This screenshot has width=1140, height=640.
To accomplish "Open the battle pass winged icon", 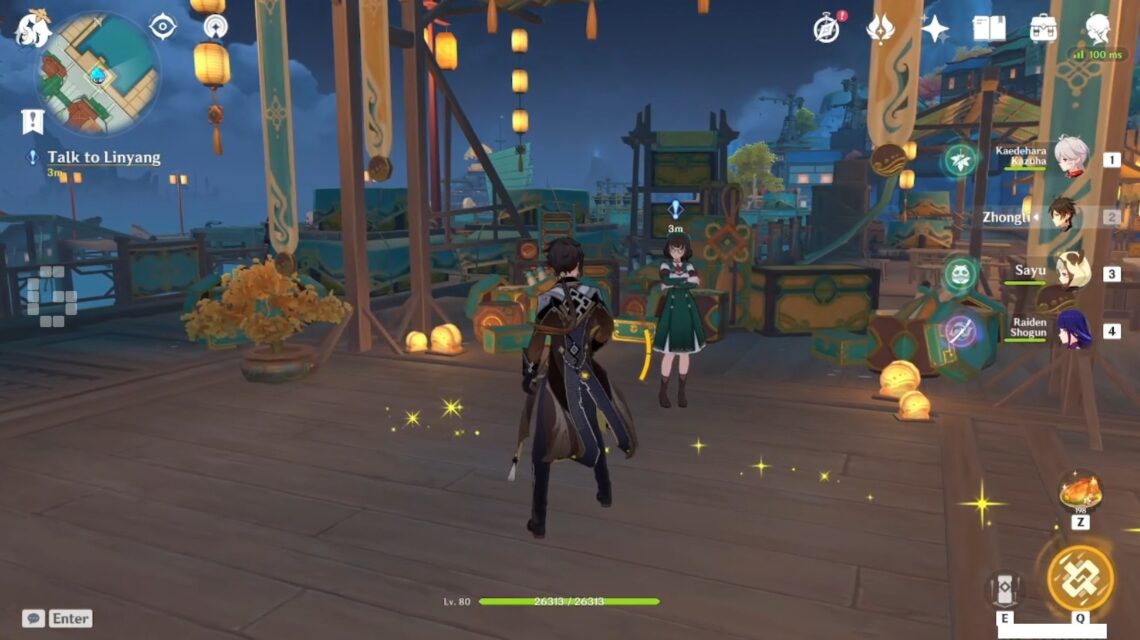I will [x=880, y=28].
